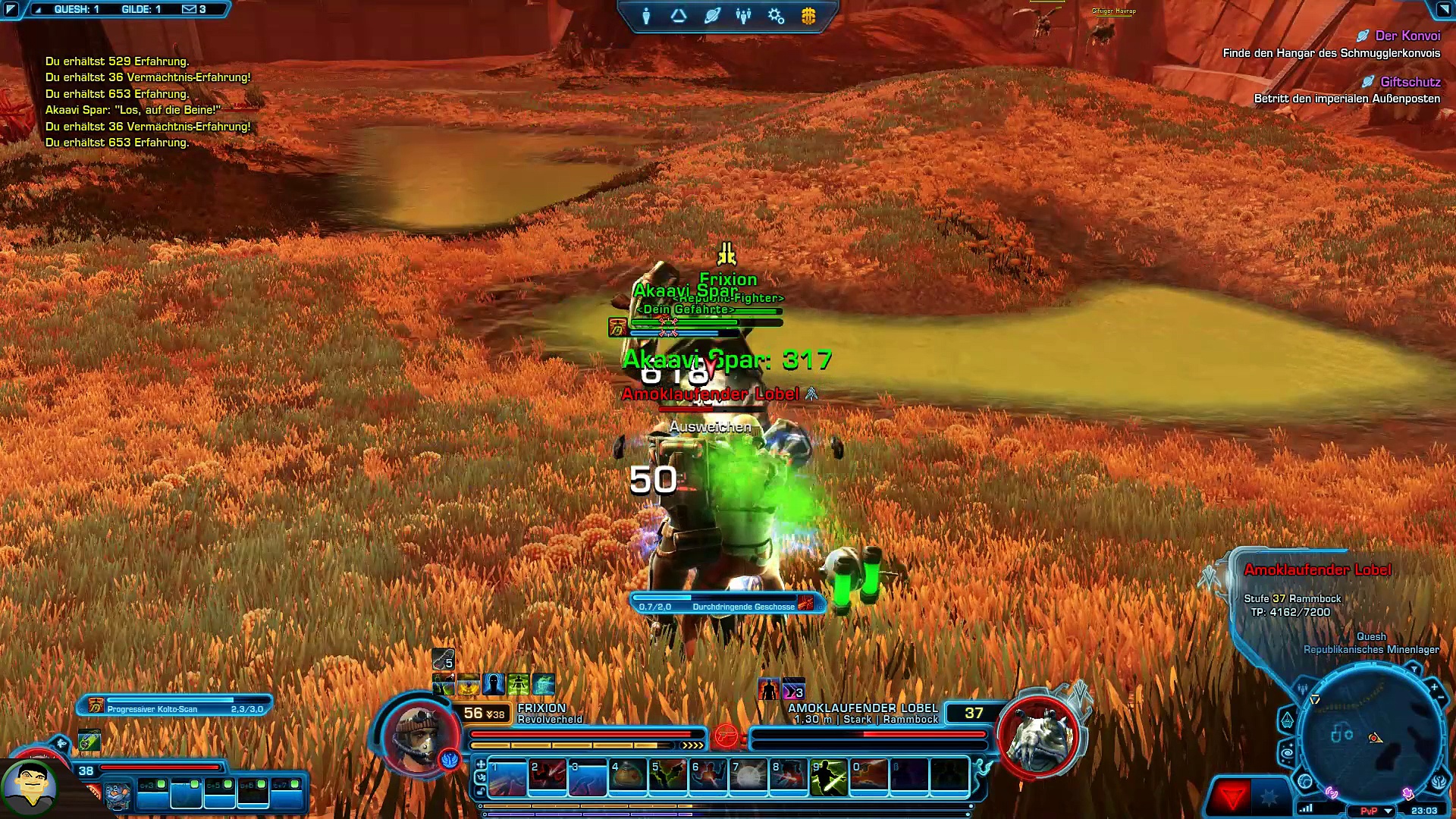Zoom in the minimap with plus button

(x=1434, y=688)
